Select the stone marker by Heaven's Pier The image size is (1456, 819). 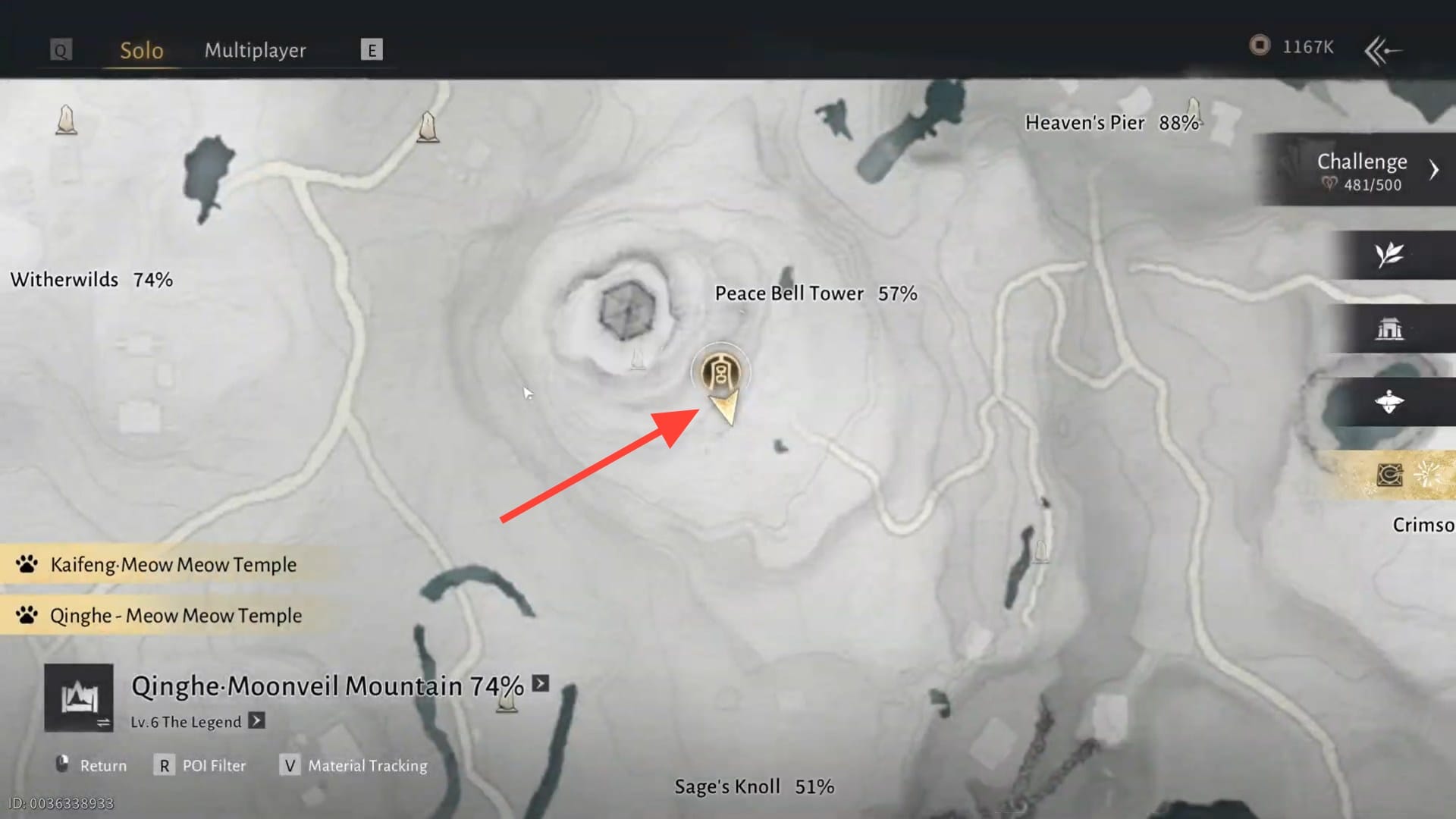coord(1194,110)
